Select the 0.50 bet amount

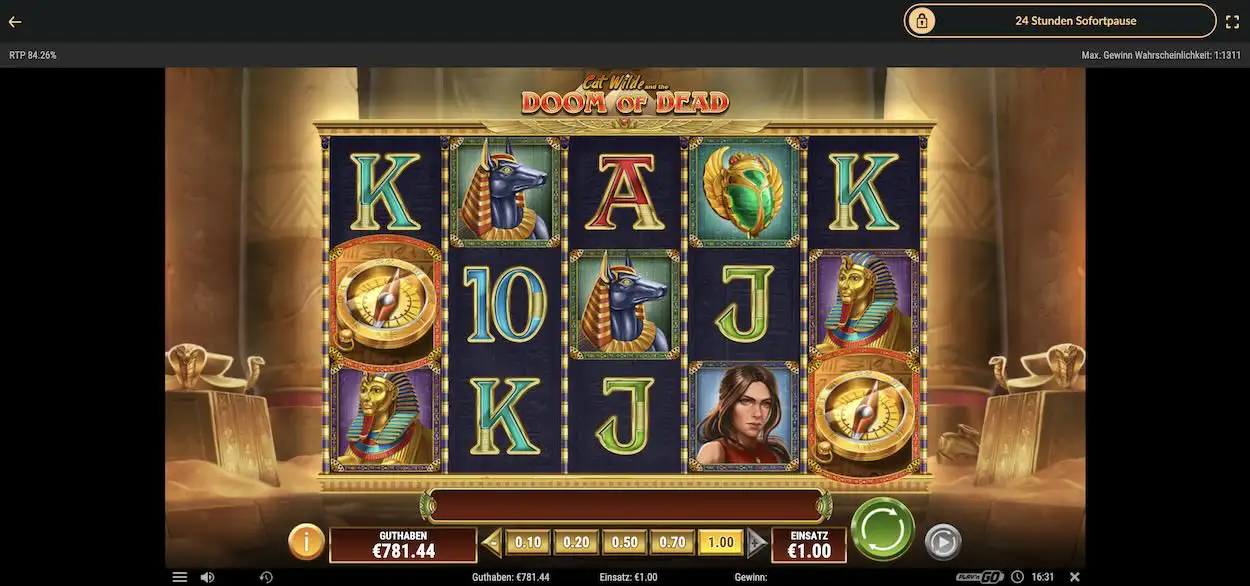tap(624, 543)
